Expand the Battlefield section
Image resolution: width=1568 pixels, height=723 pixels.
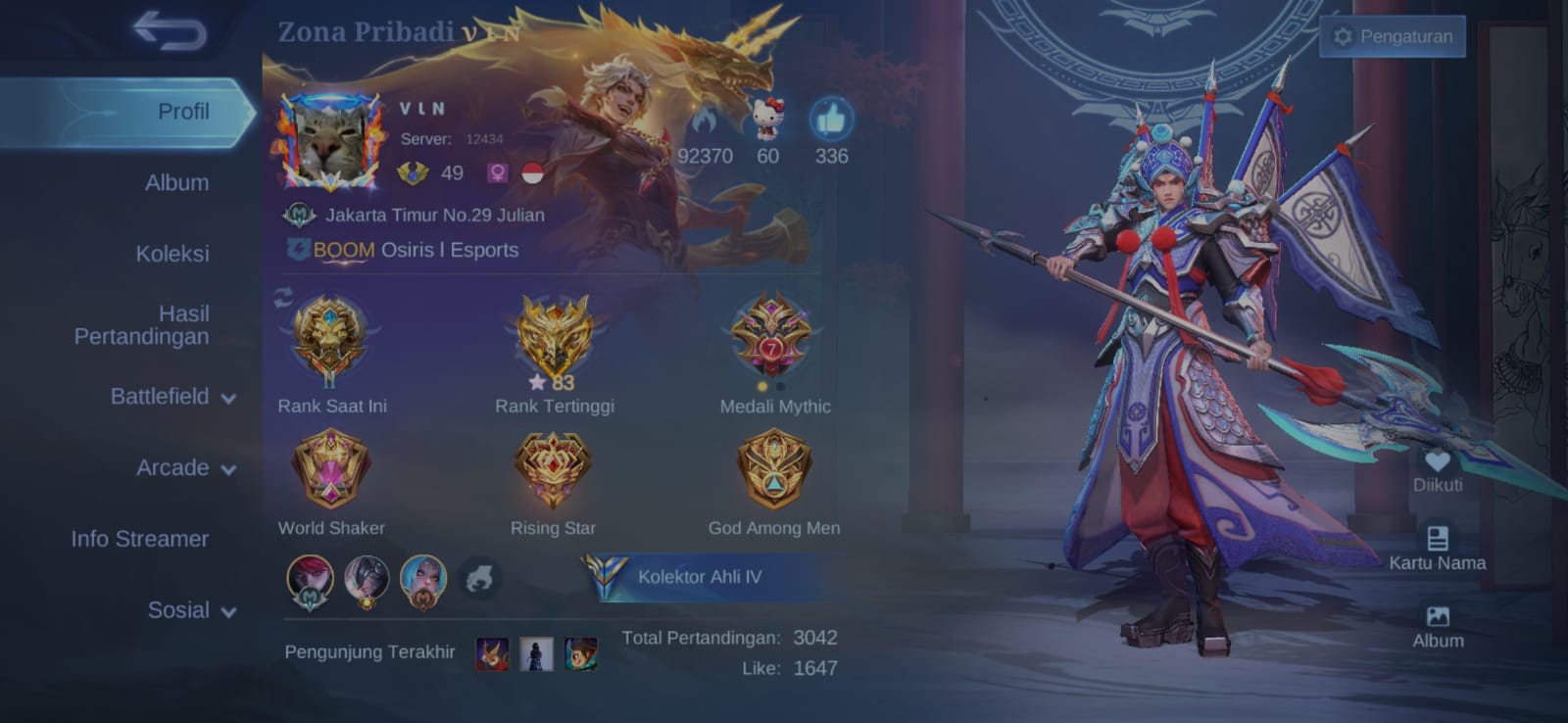point(172,397)
